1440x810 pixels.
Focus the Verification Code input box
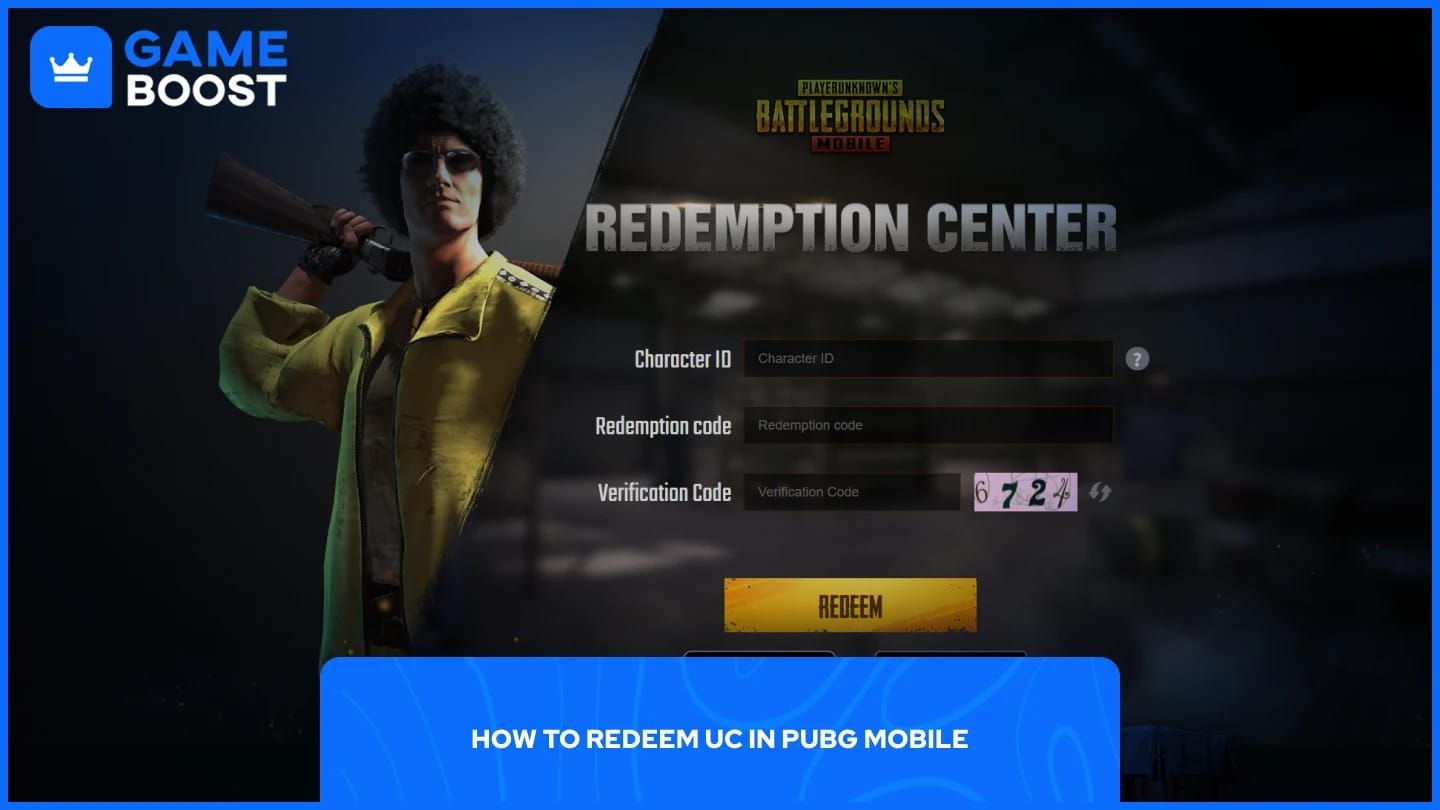coord(851,491)
